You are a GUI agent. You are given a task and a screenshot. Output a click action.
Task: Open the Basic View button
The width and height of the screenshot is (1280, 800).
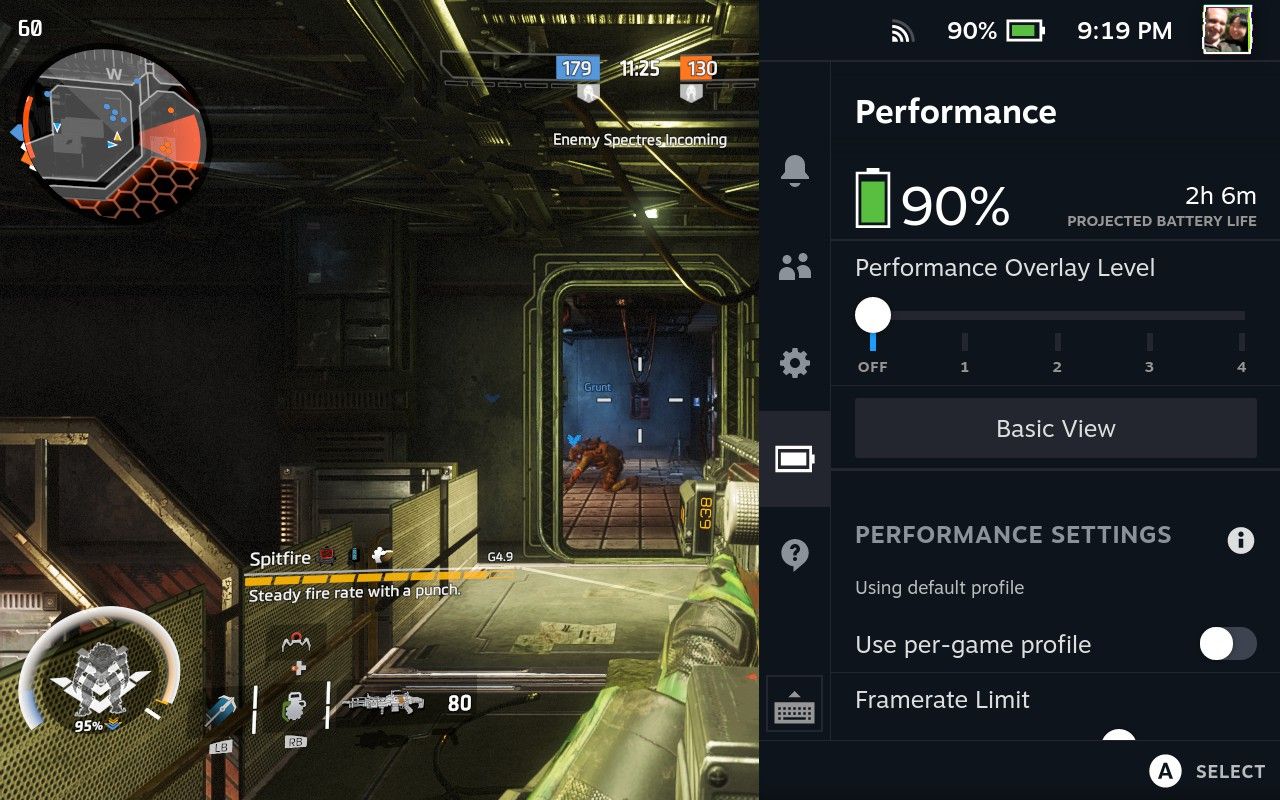pos(1055,429)
